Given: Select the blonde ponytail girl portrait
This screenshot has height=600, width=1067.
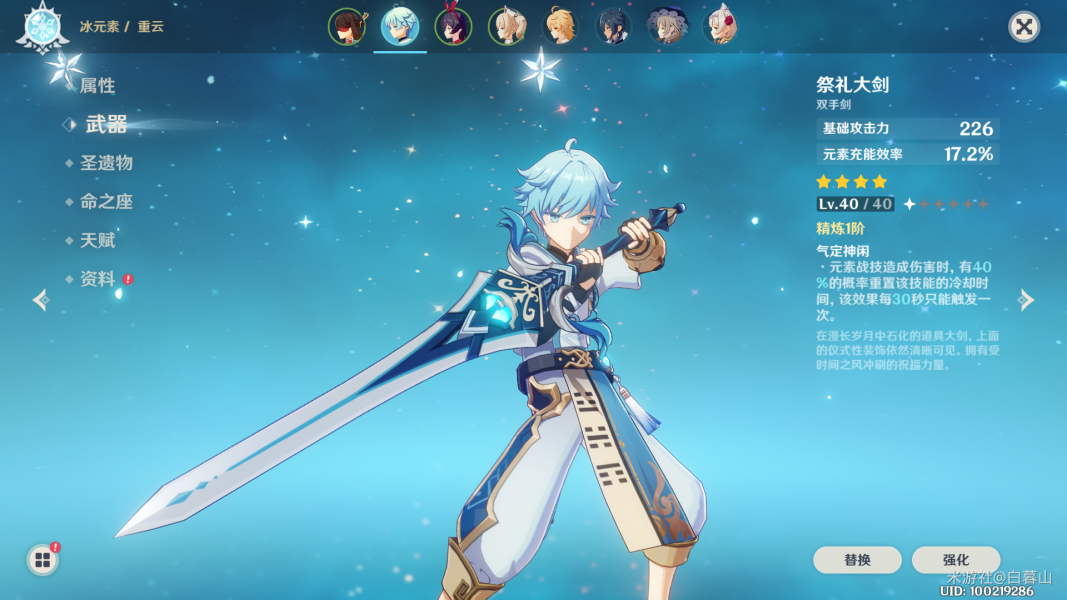Looking at the screenshot, I should click(507, 27).
